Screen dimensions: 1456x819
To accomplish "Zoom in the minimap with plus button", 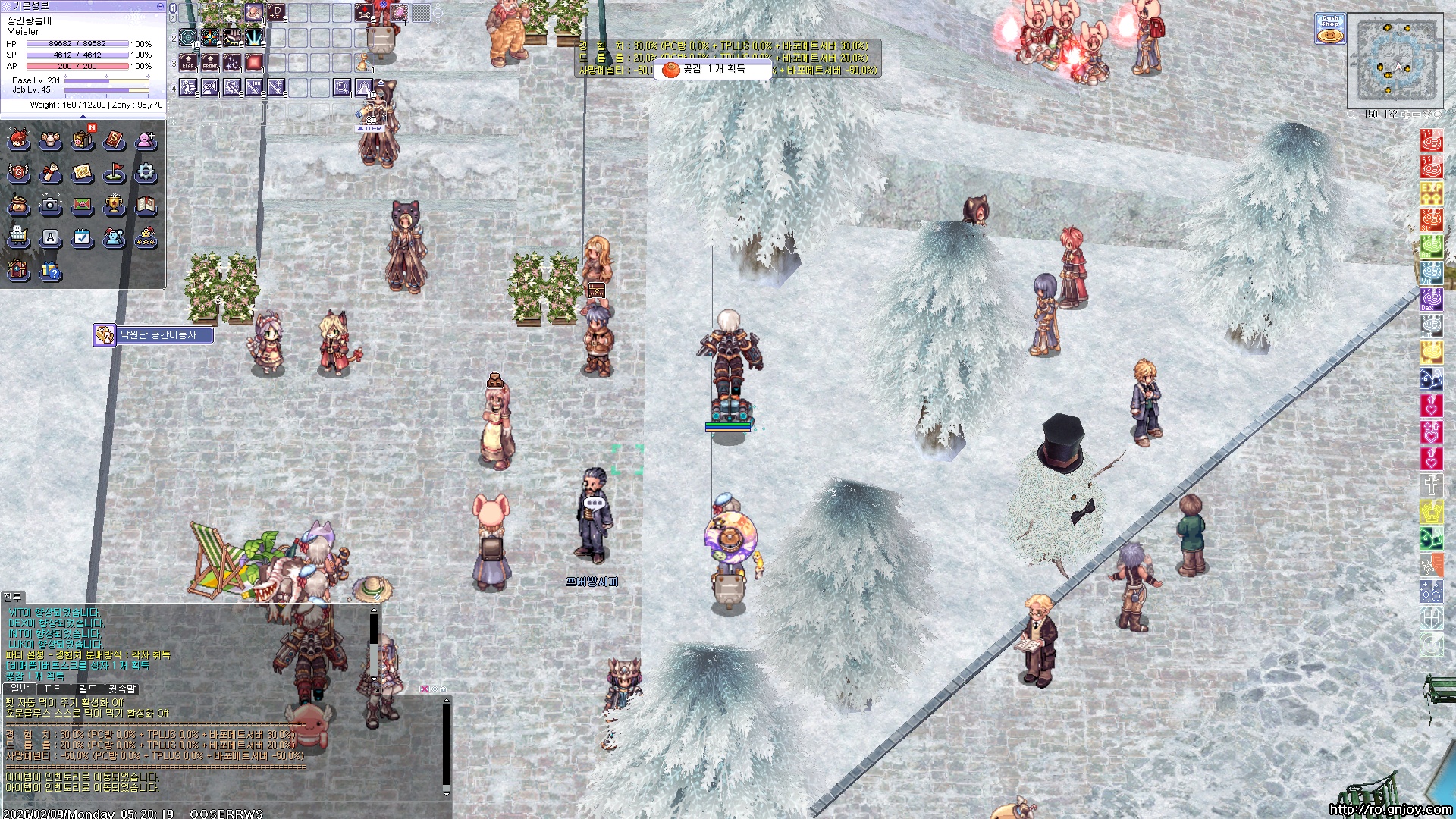I will pyautogui.click(x=1405, y=115).
